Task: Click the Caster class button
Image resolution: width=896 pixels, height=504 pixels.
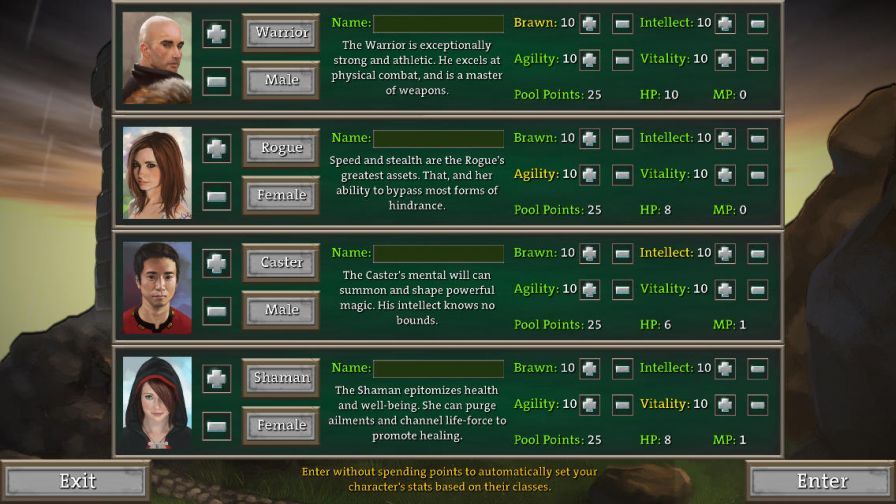Action: (281, 262)
